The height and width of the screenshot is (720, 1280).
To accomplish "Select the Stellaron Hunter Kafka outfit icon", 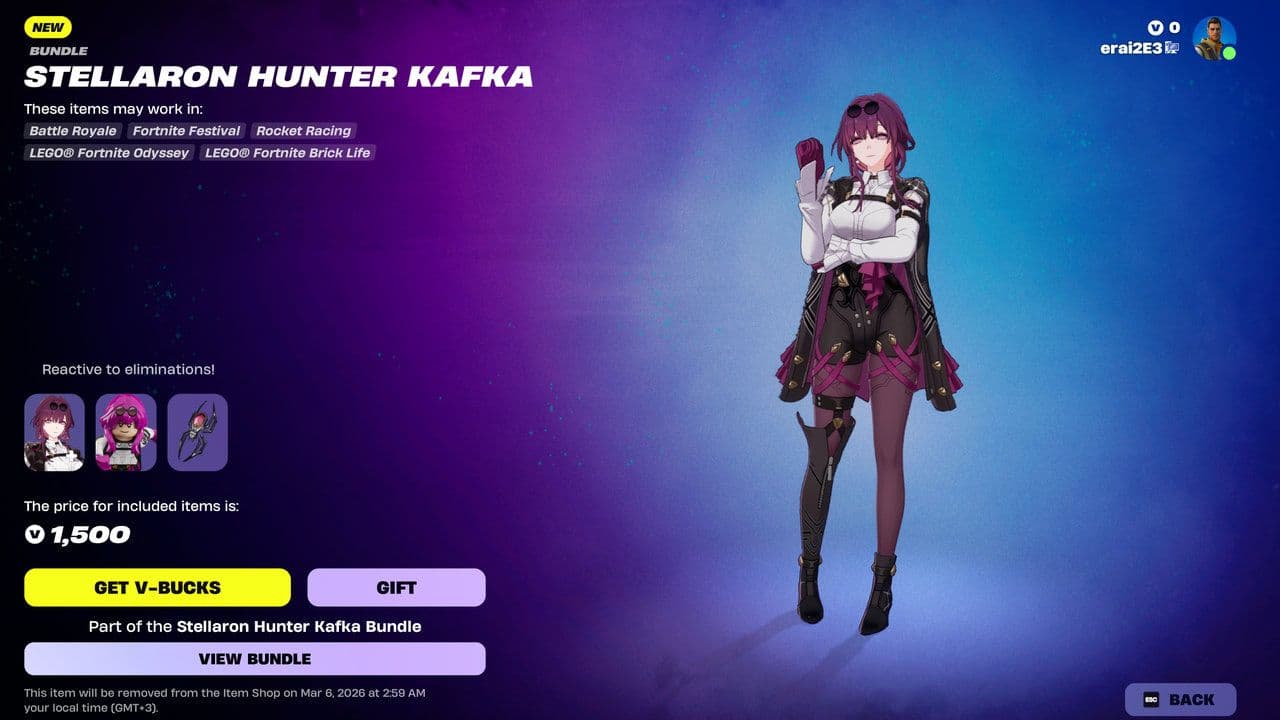I will pos(54,431).
